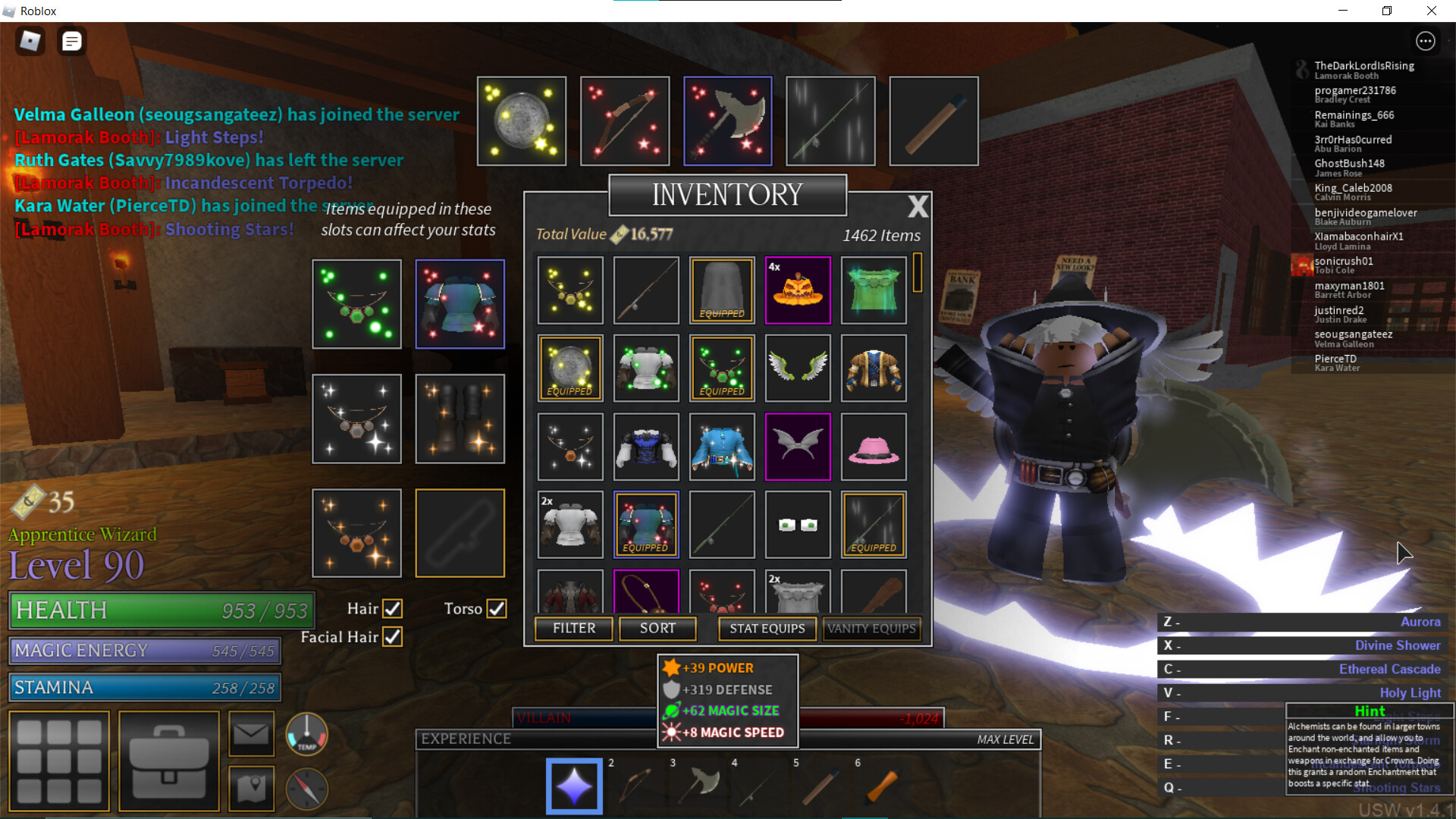The image size is (1456, 819).
Task: Click the equipped battle axe weapon slot
Action: coord(727,121)
